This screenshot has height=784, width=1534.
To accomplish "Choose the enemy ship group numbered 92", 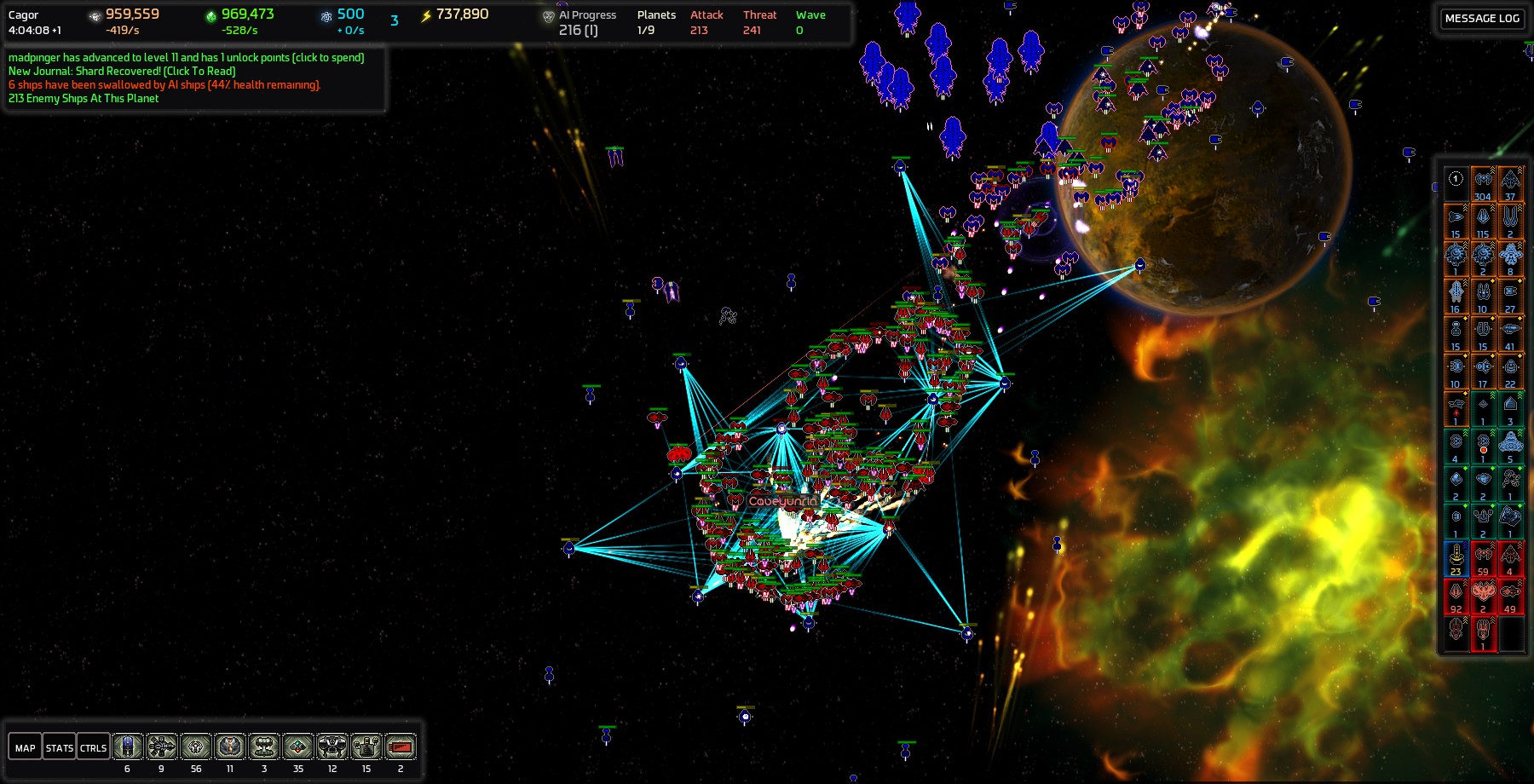I will pos(1456,597).
